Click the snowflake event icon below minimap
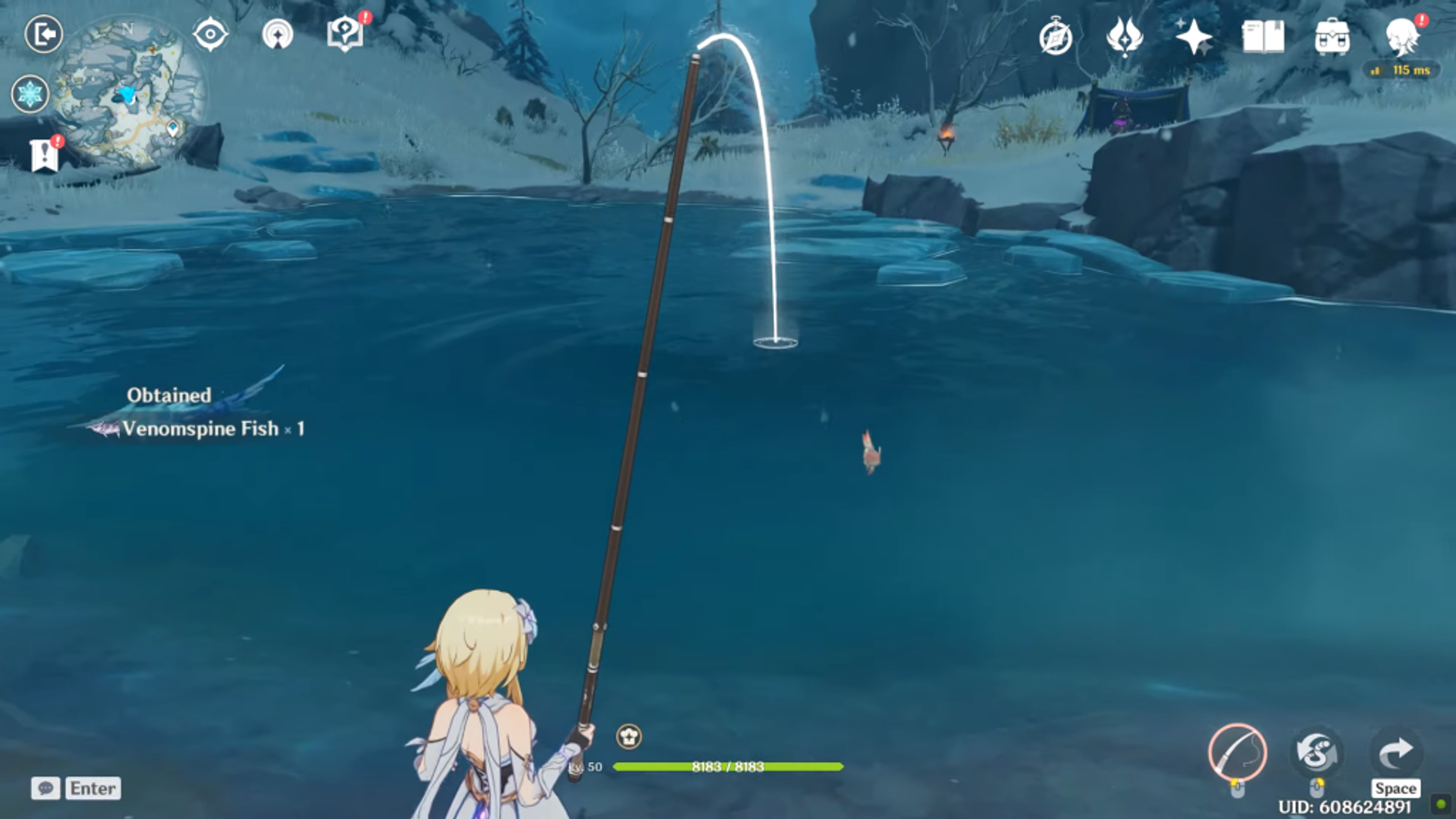1456x819 pixels. coord(30,94)
